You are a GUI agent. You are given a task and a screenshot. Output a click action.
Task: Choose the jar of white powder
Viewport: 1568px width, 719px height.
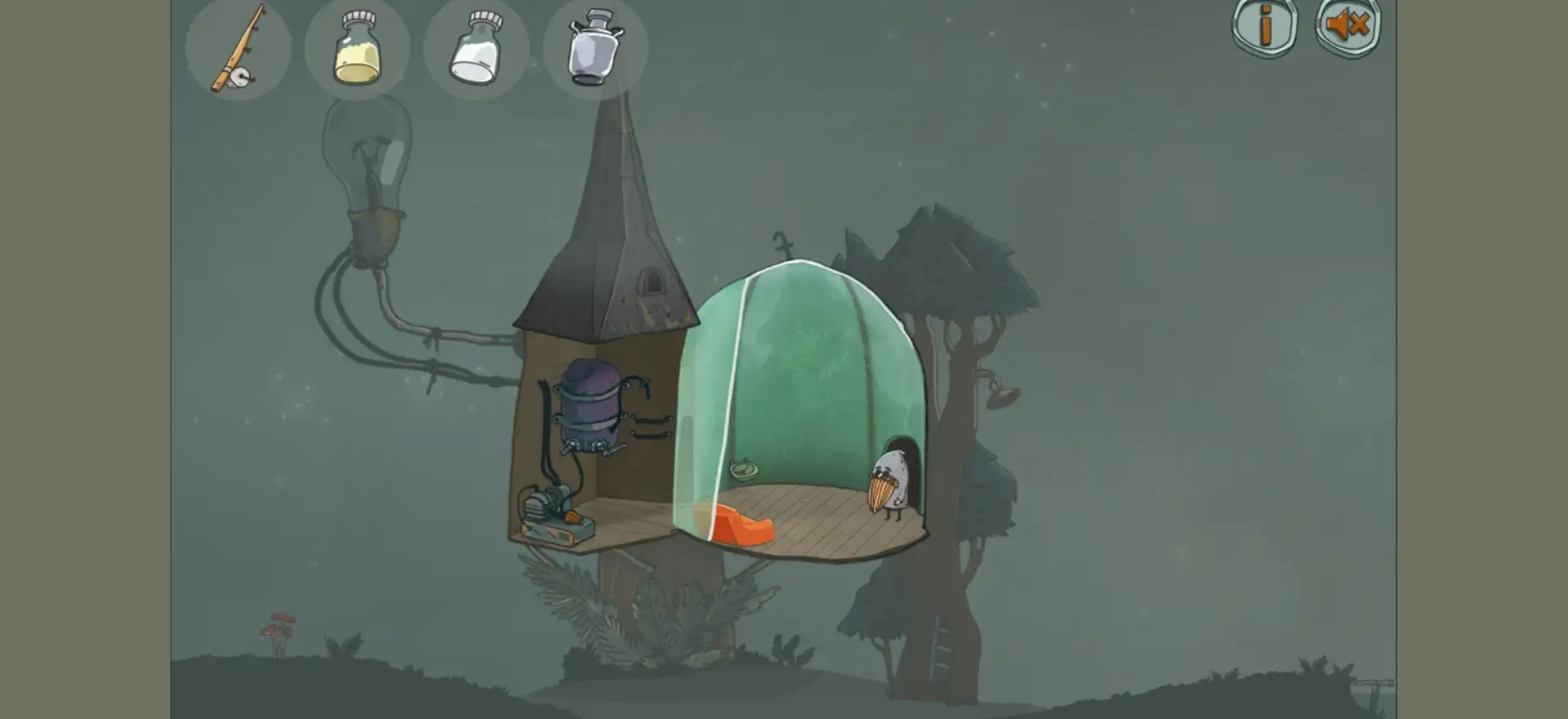pos(475,49)
